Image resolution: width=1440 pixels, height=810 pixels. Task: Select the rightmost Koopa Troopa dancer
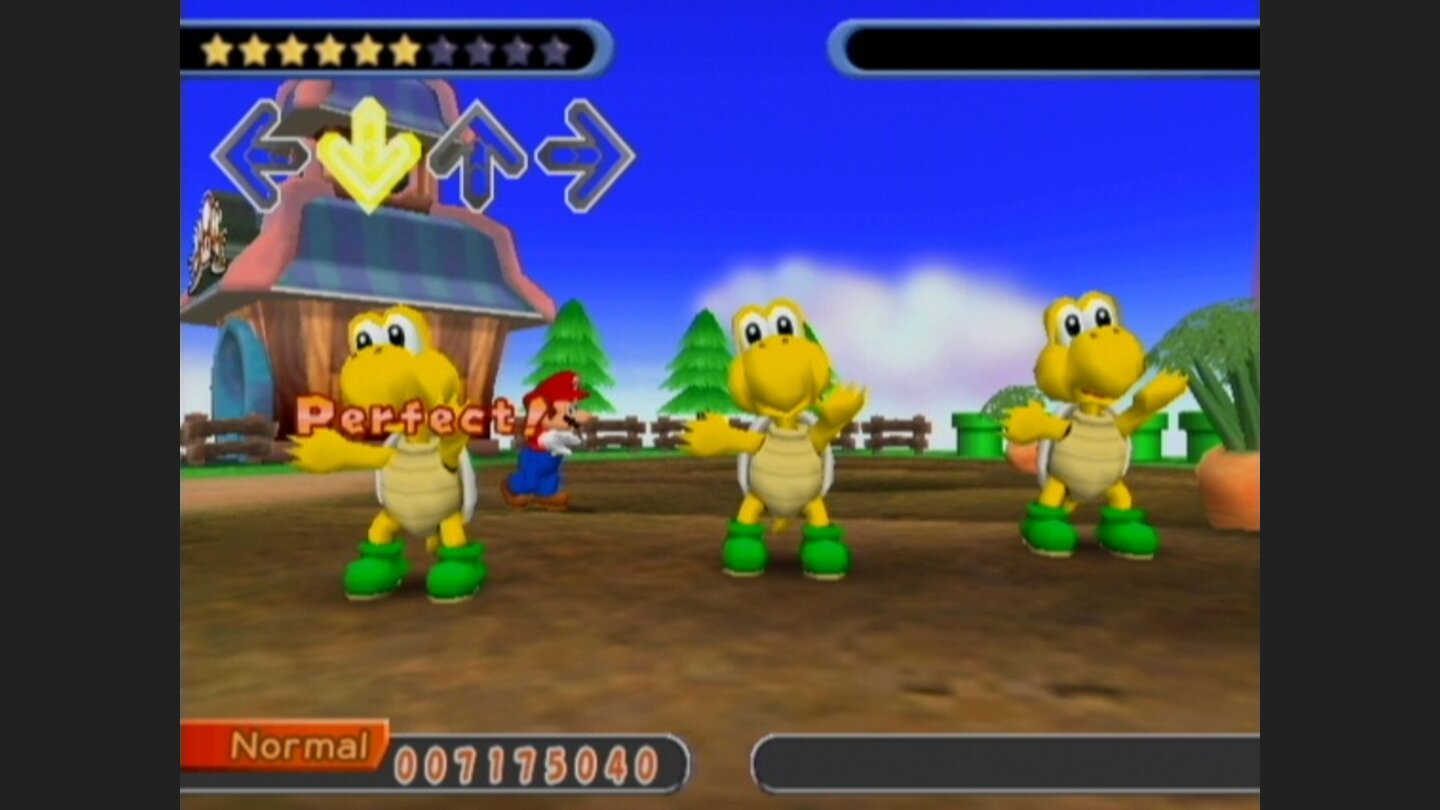click(x=1090, y=440)
